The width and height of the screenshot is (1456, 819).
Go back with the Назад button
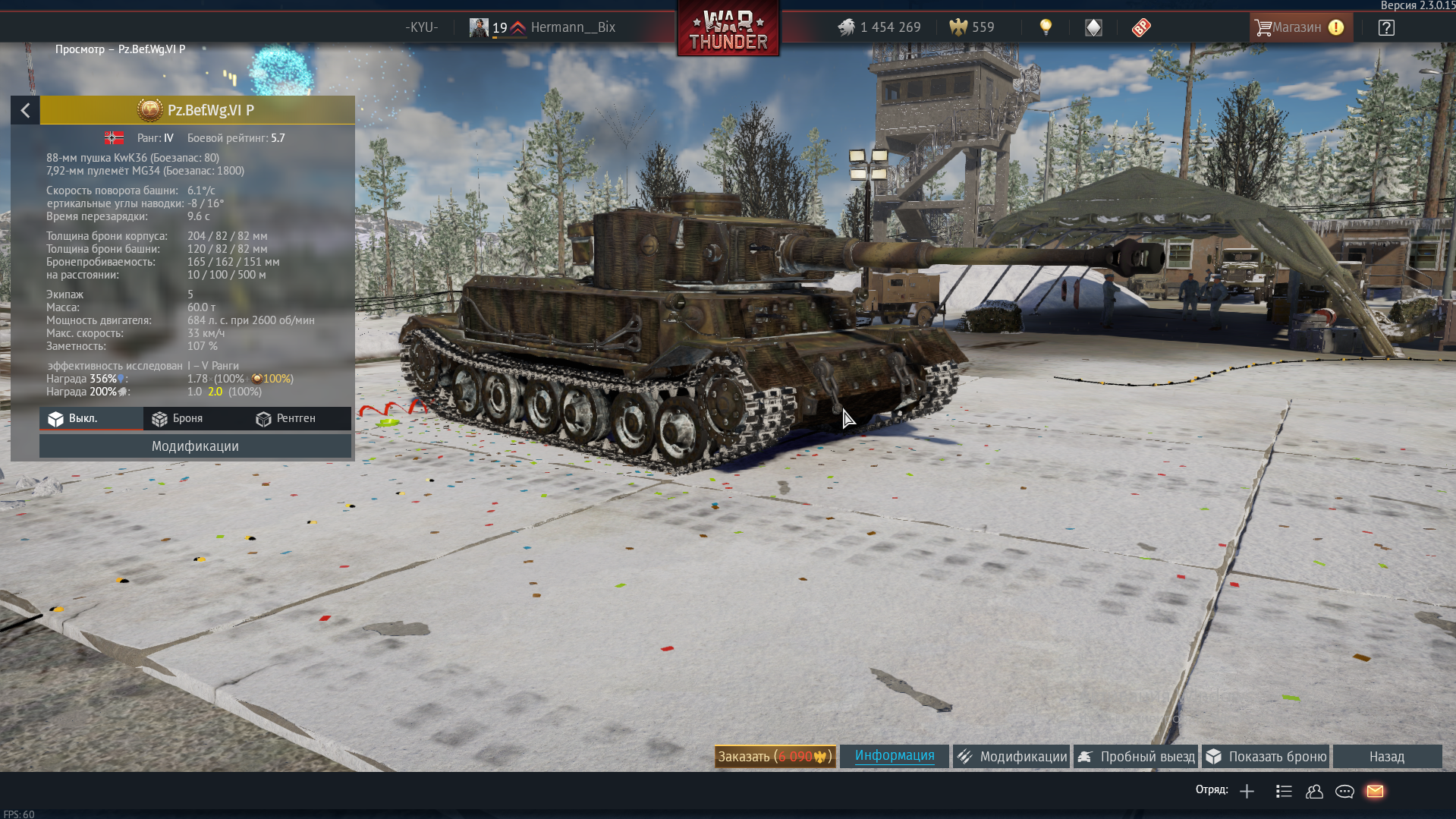pos(1386,757)
